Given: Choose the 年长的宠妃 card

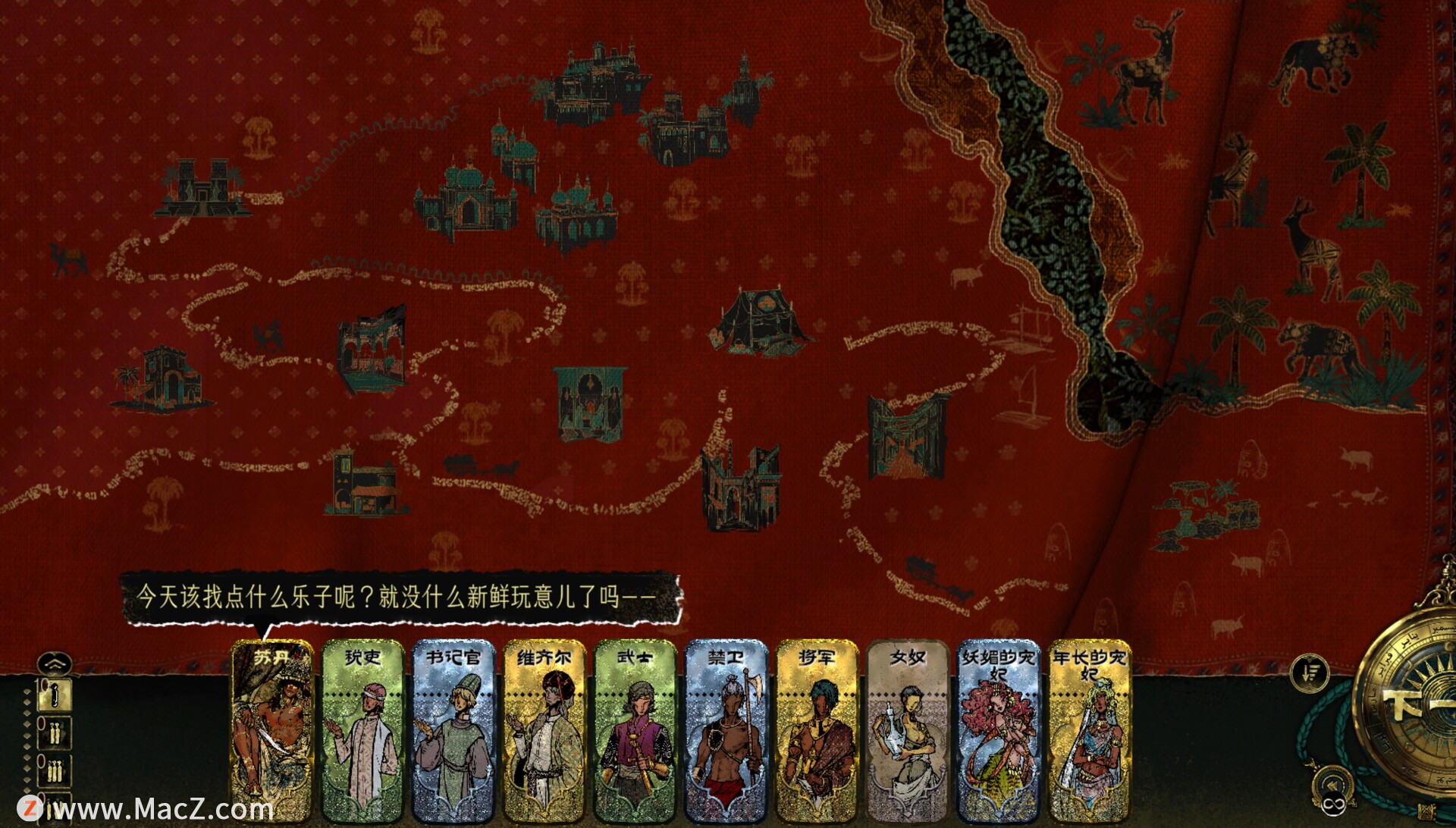Looking at the screenshot, I should 1089,732.
